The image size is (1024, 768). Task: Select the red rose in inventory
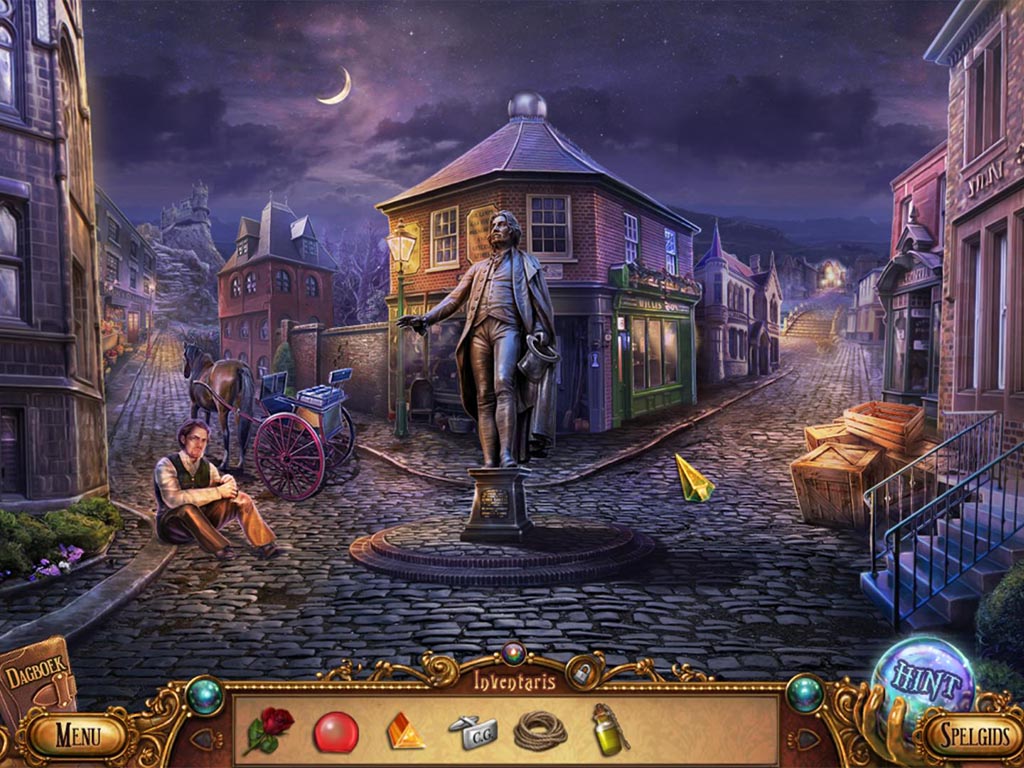[x=270, y=730]
